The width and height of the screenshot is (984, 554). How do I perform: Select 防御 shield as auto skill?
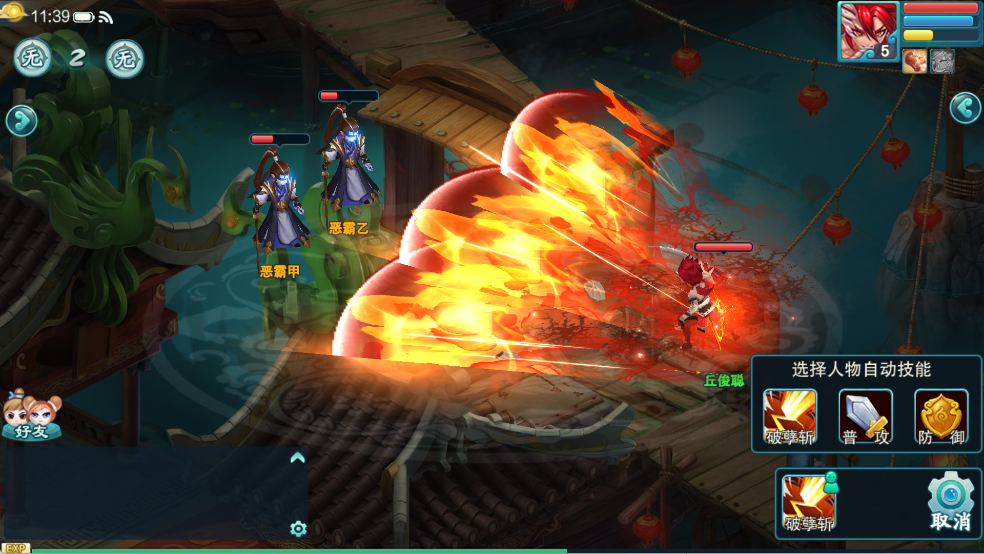point(941,415)
